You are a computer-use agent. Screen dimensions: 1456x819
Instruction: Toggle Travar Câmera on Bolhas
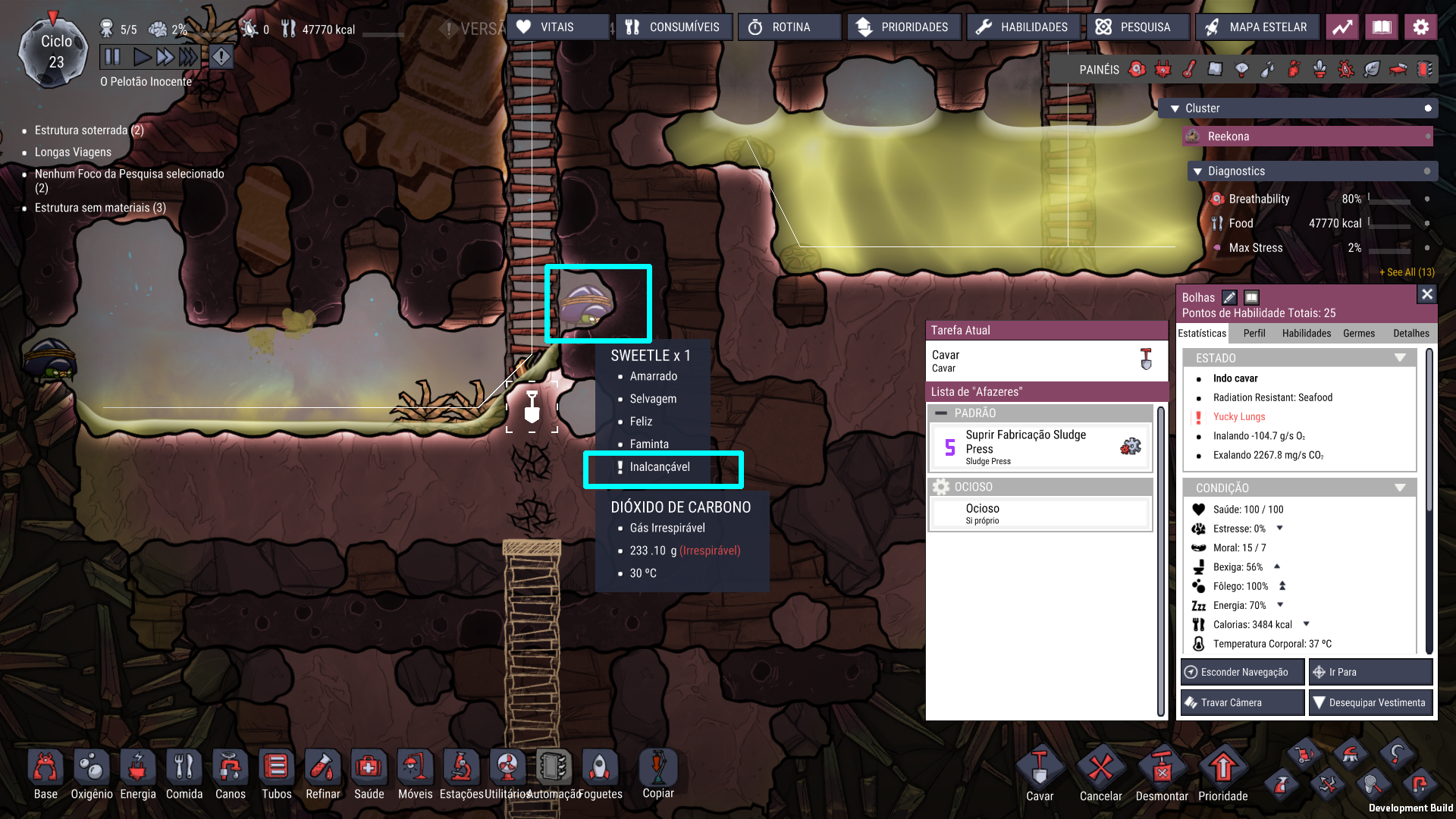[1241, 702]
